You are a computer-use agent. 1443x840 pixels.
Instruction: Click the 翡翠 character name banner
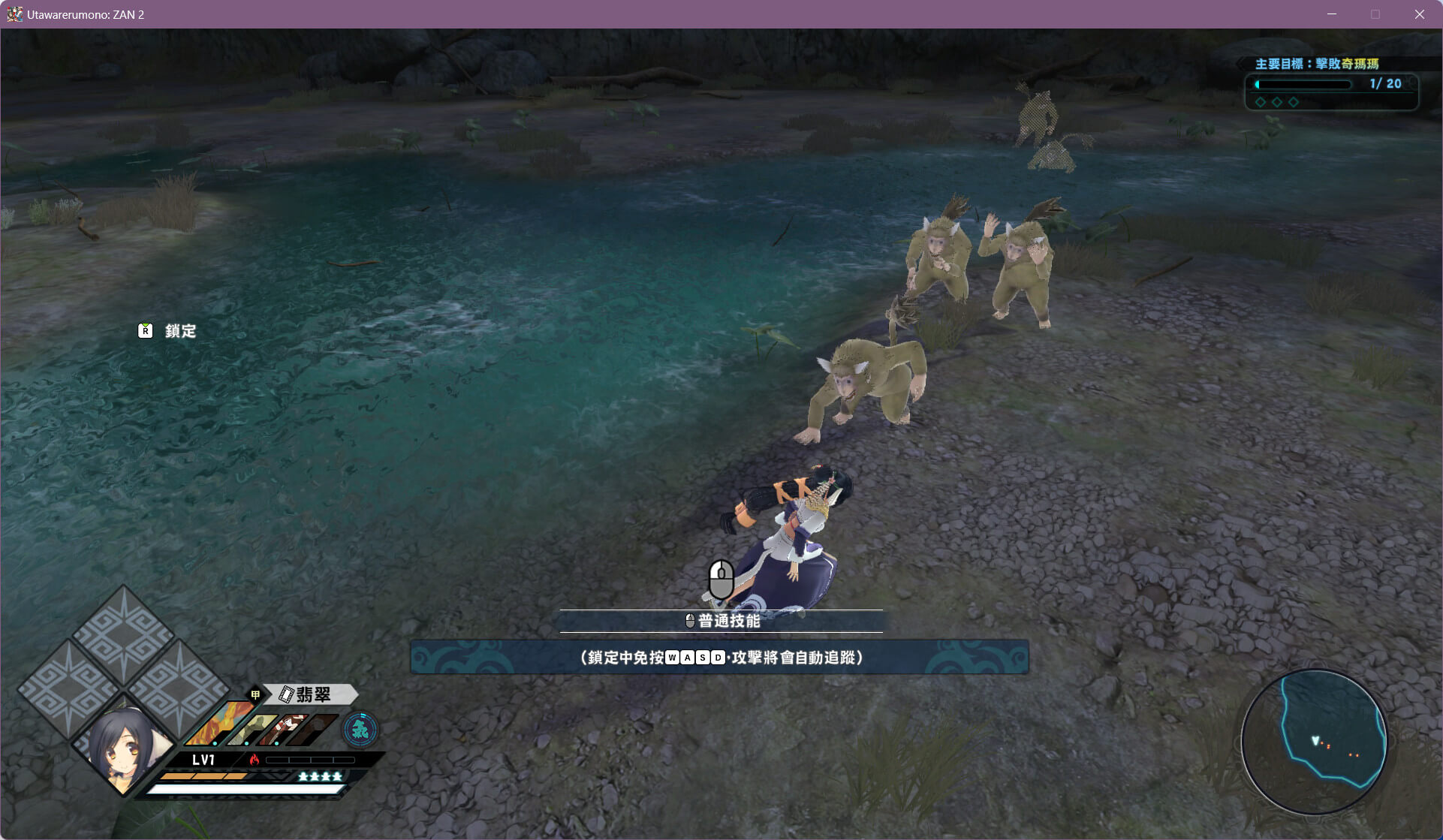tap(312, 694)
